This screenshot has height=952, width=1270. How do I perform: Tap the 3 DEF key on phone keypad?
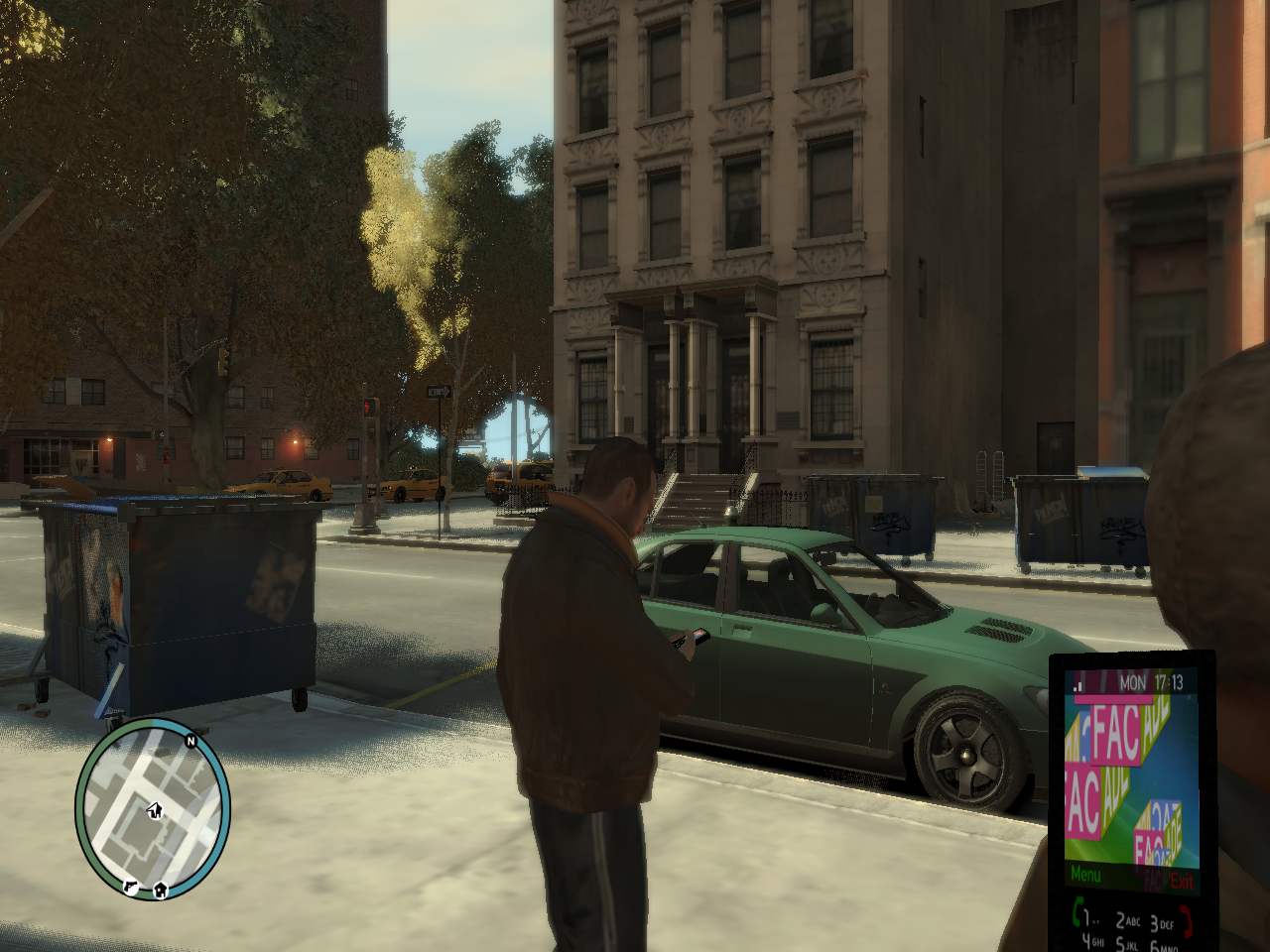click(1161, 923)
